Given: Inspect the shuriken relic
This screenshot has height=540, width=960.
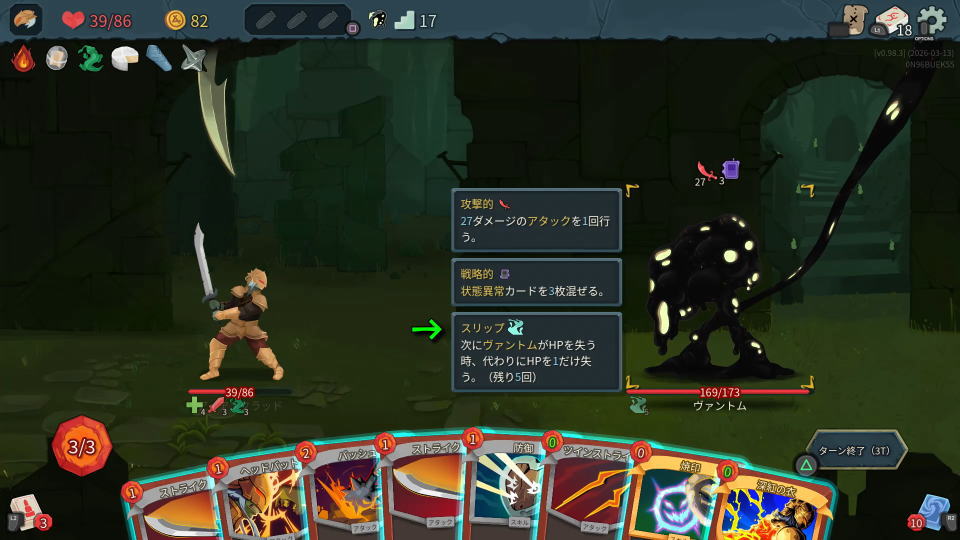Looking at the screenshot, I should pyautogui.click(x=193, y=59).
